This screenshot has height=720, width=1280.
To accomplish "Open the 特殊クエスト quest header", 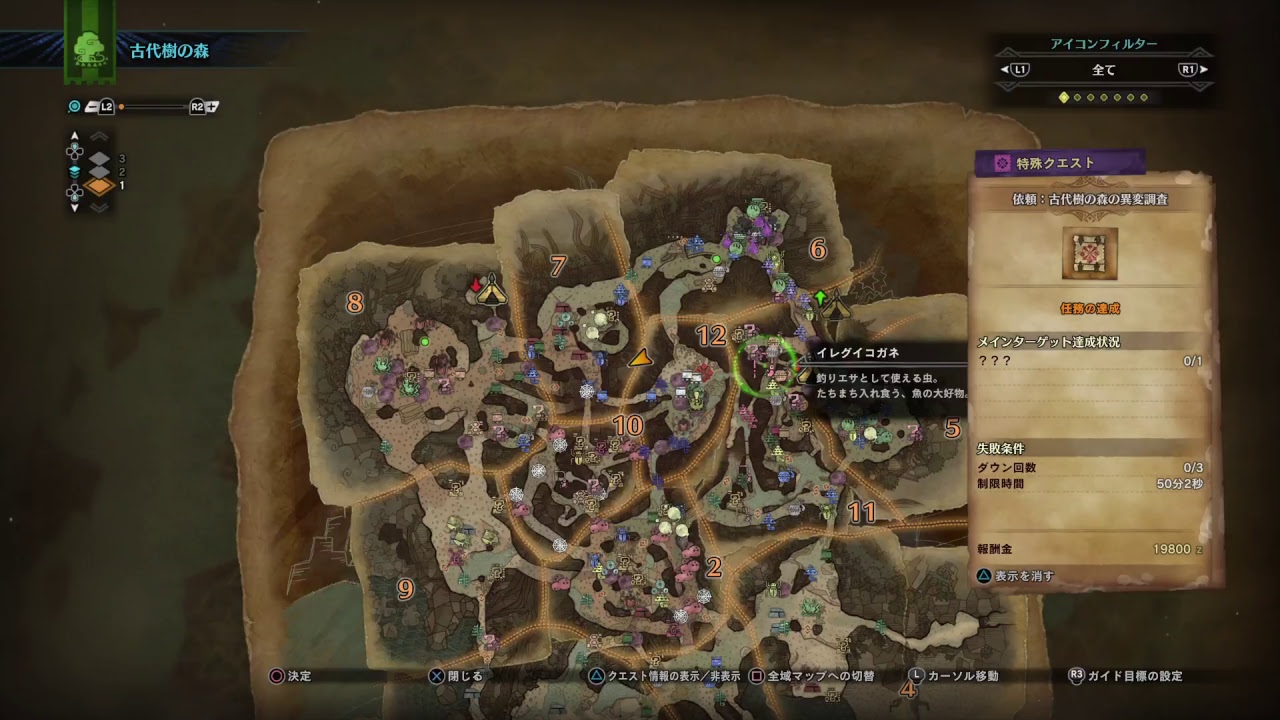I will click(1060, 163).
